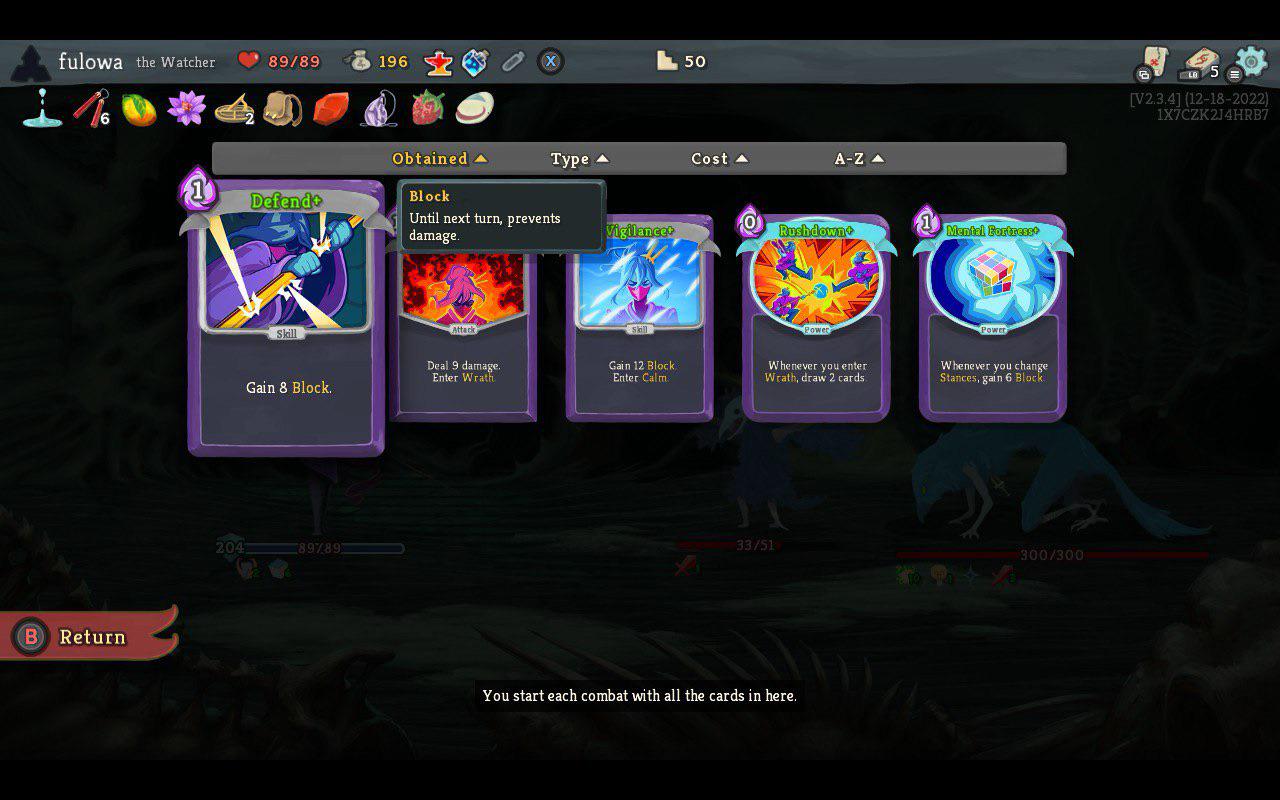1280x800 pixels.
Task: Select the blue flask potion
Action: 474,61
